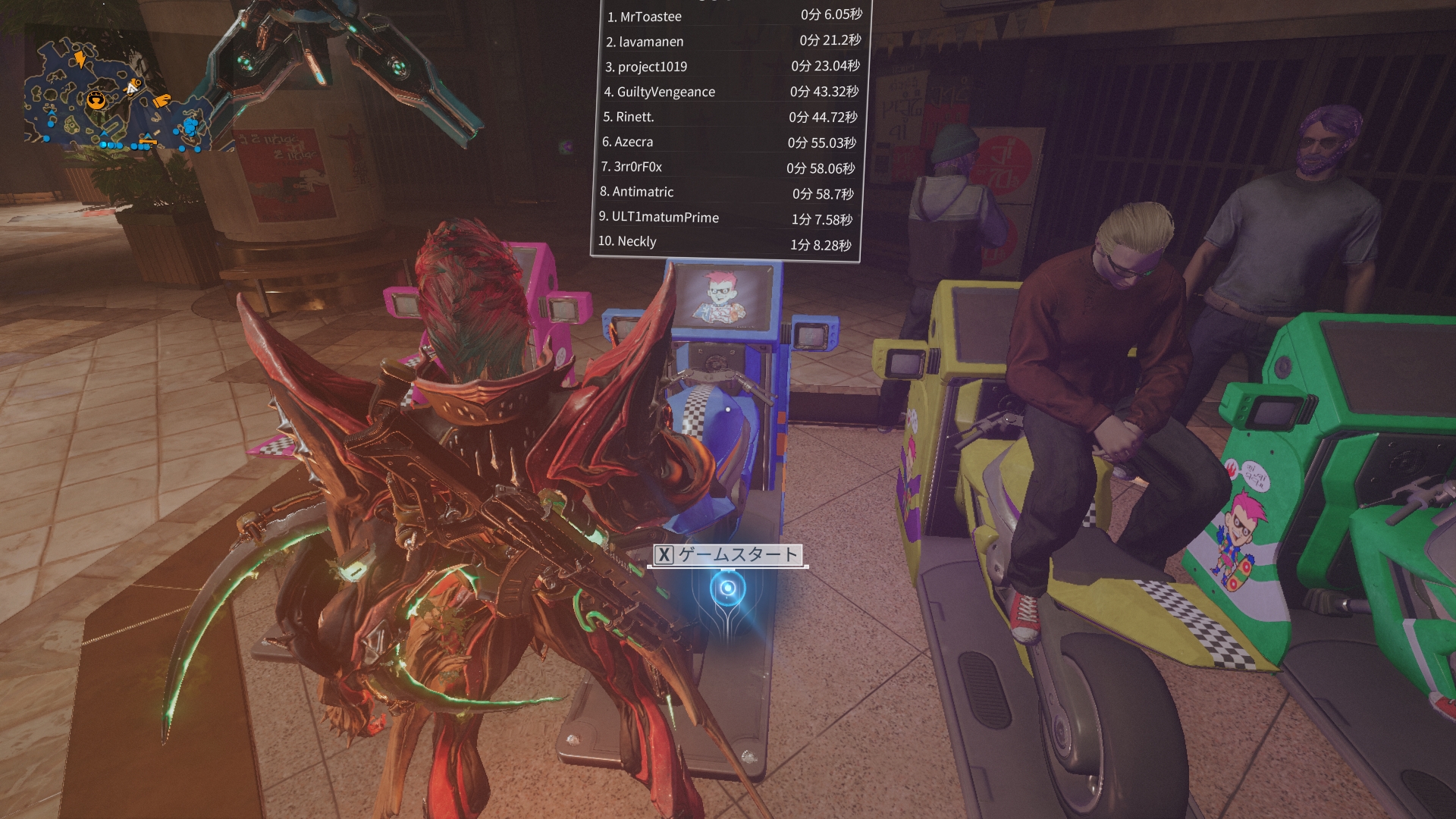Select MrToastee's first-place leaderboard row
The image size is (1456, 819).
[x=733, y=16]
